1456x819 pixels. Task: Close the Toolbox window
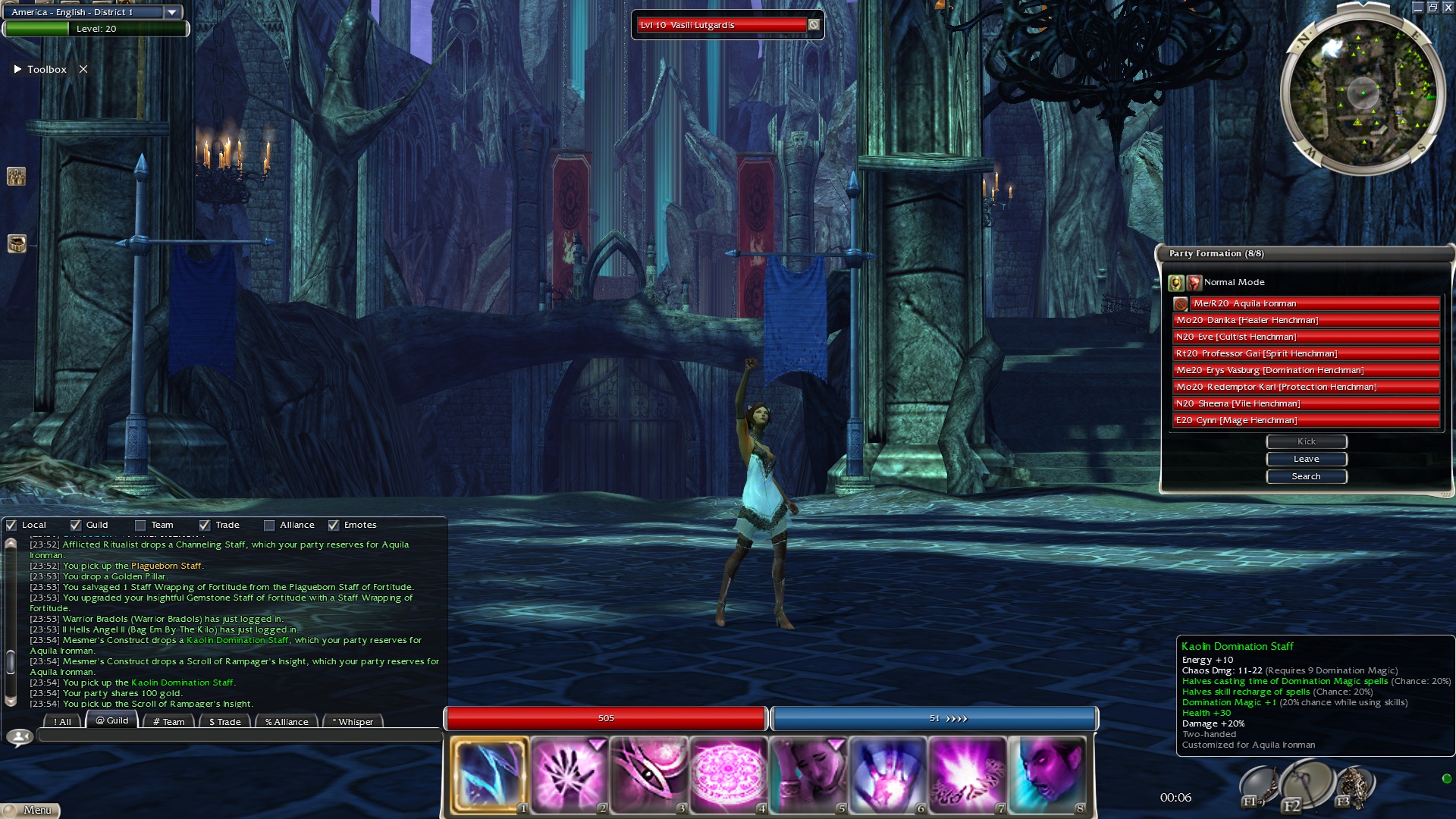coord(83,69)
